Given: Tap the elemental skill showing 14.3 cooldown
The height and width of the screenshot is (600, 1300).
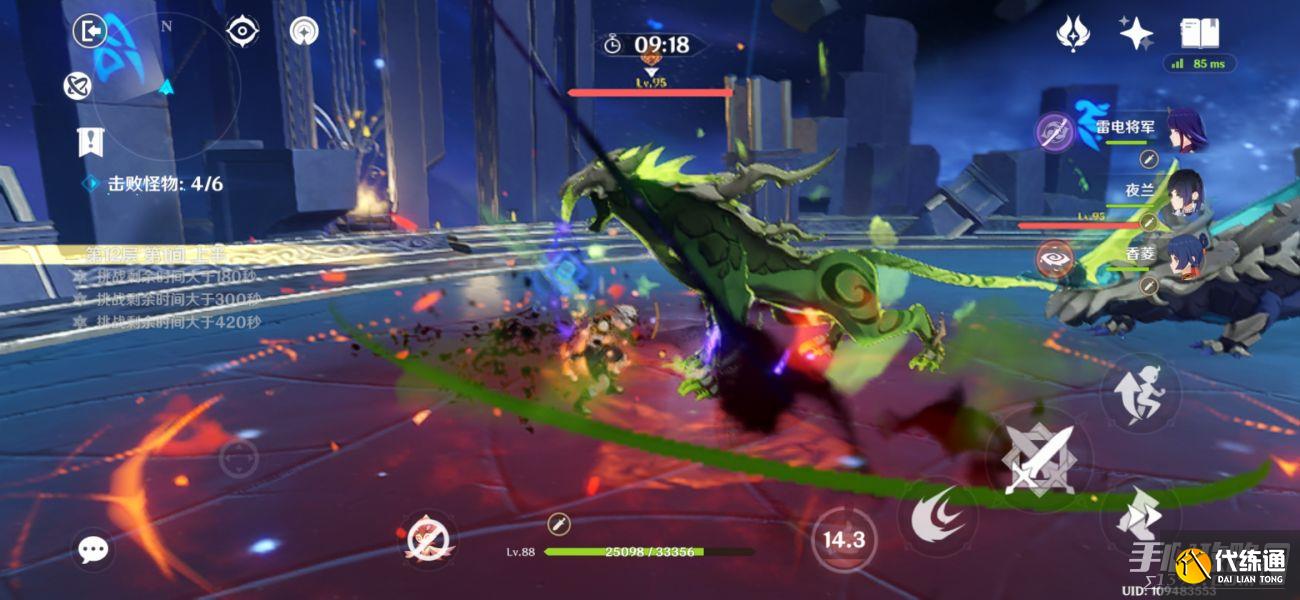Looking at the screenshot, I should point(843,541).
